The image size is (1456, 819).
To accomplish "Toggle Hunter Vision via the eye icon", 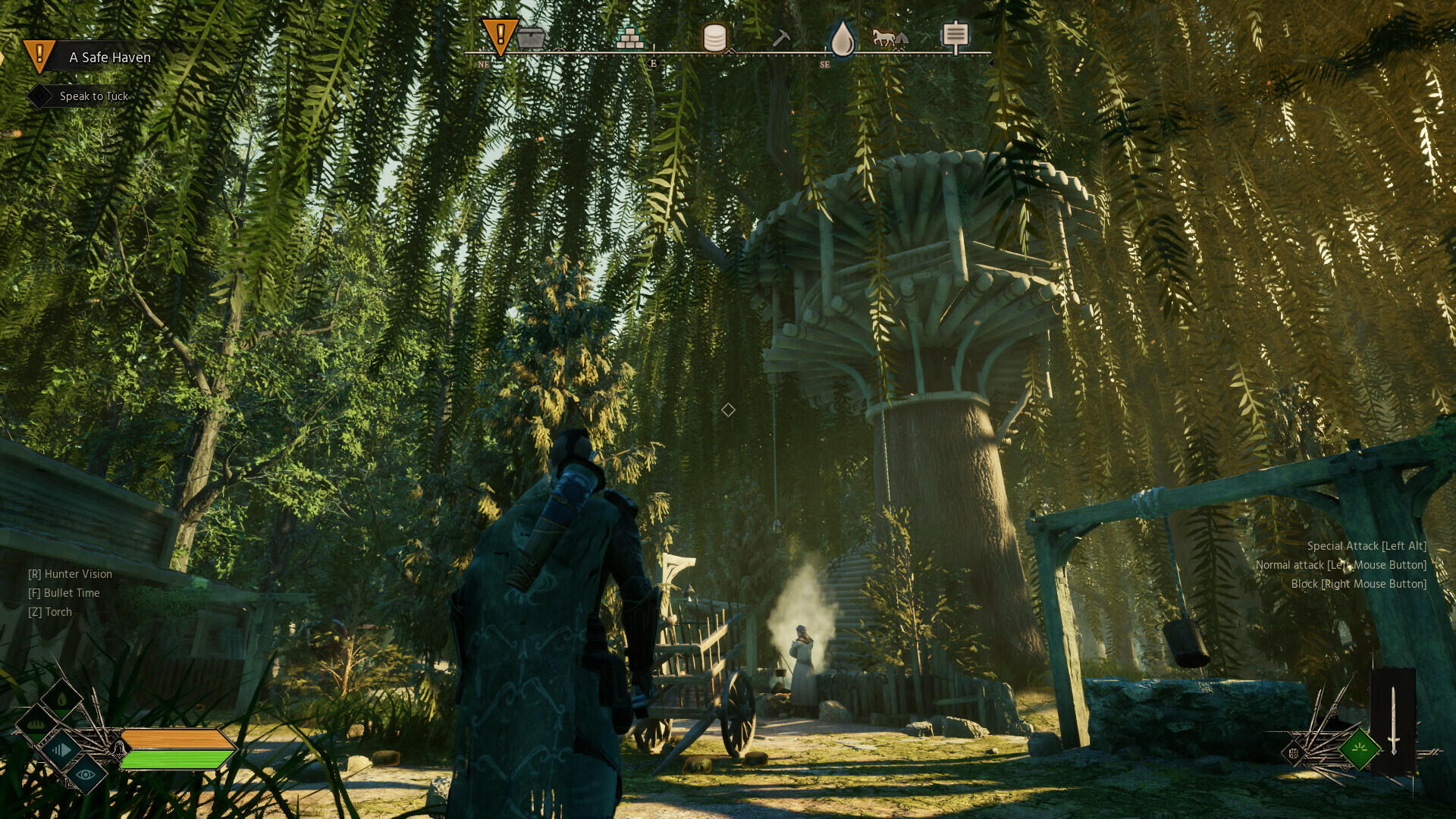I will tap(85, 774).
